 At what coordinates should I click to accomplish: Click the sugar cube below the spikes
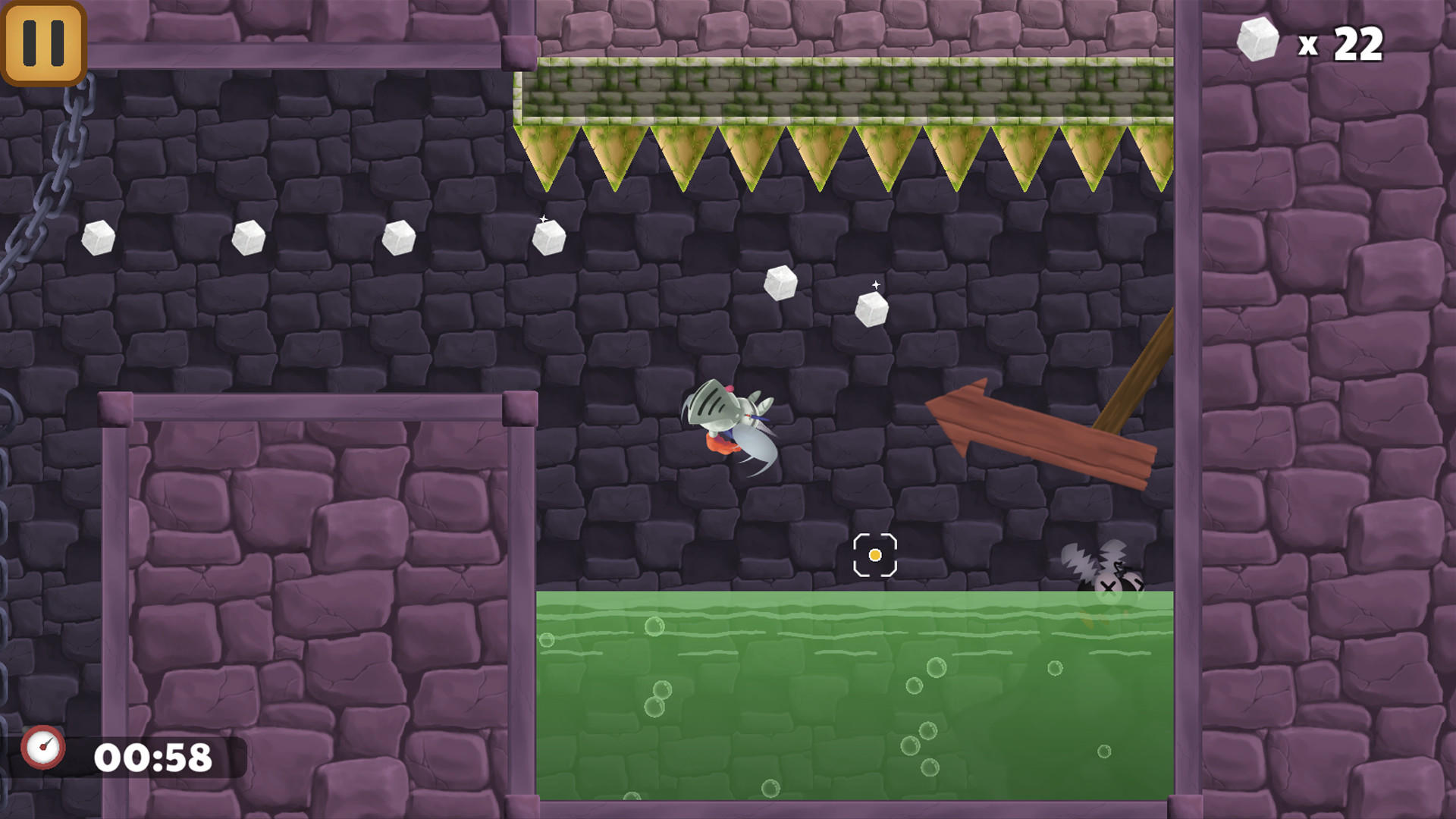coord(782,283)
